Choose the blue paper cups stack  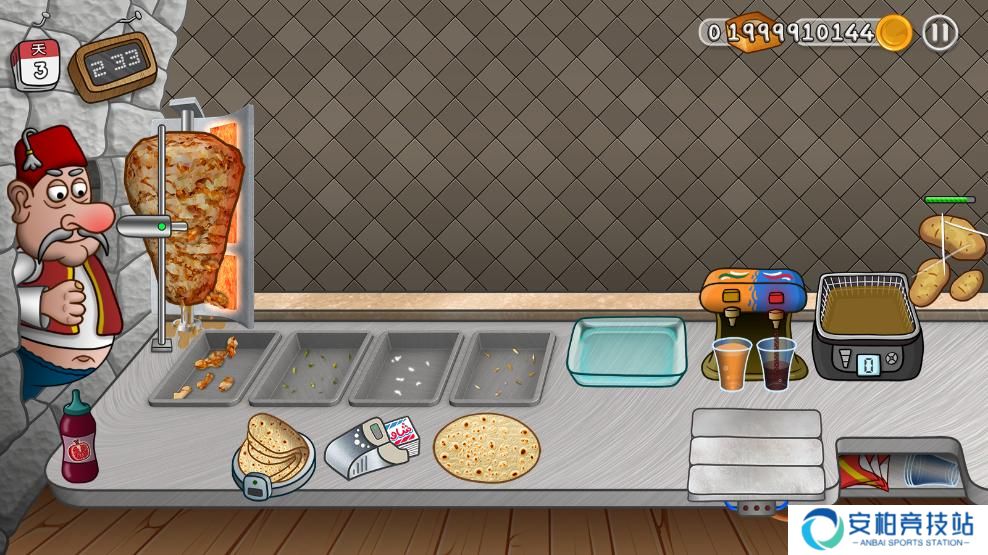click(x=921, y=469)
